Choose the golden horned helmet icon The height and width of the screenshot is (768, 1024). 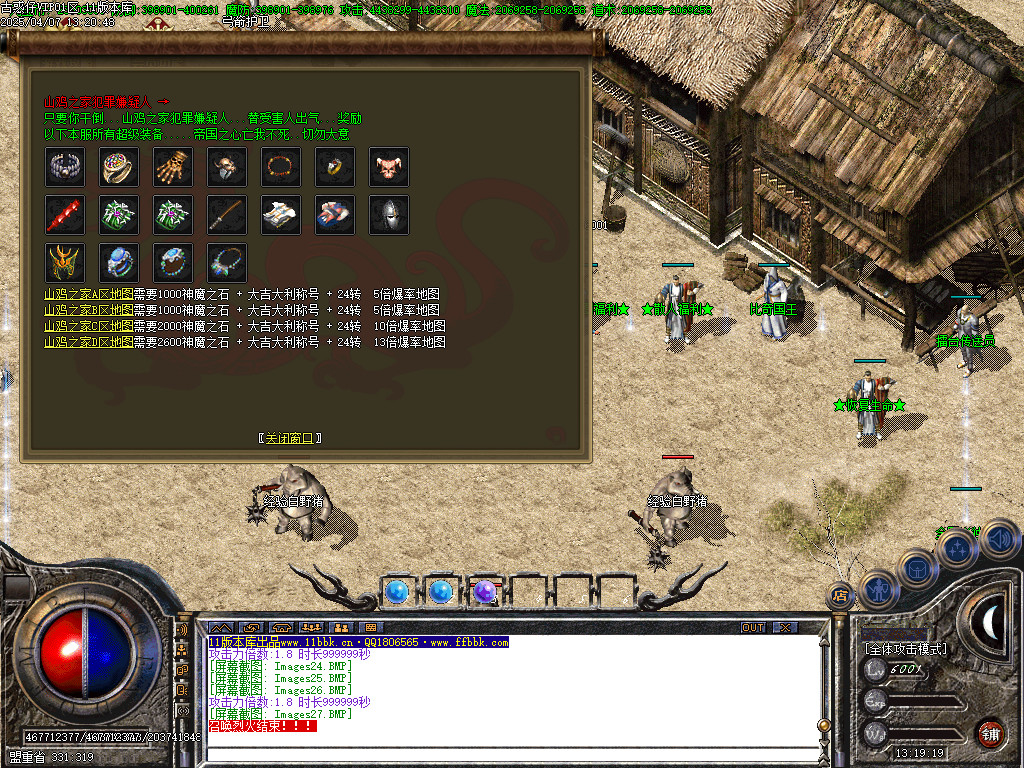click(x=65, y=262)
